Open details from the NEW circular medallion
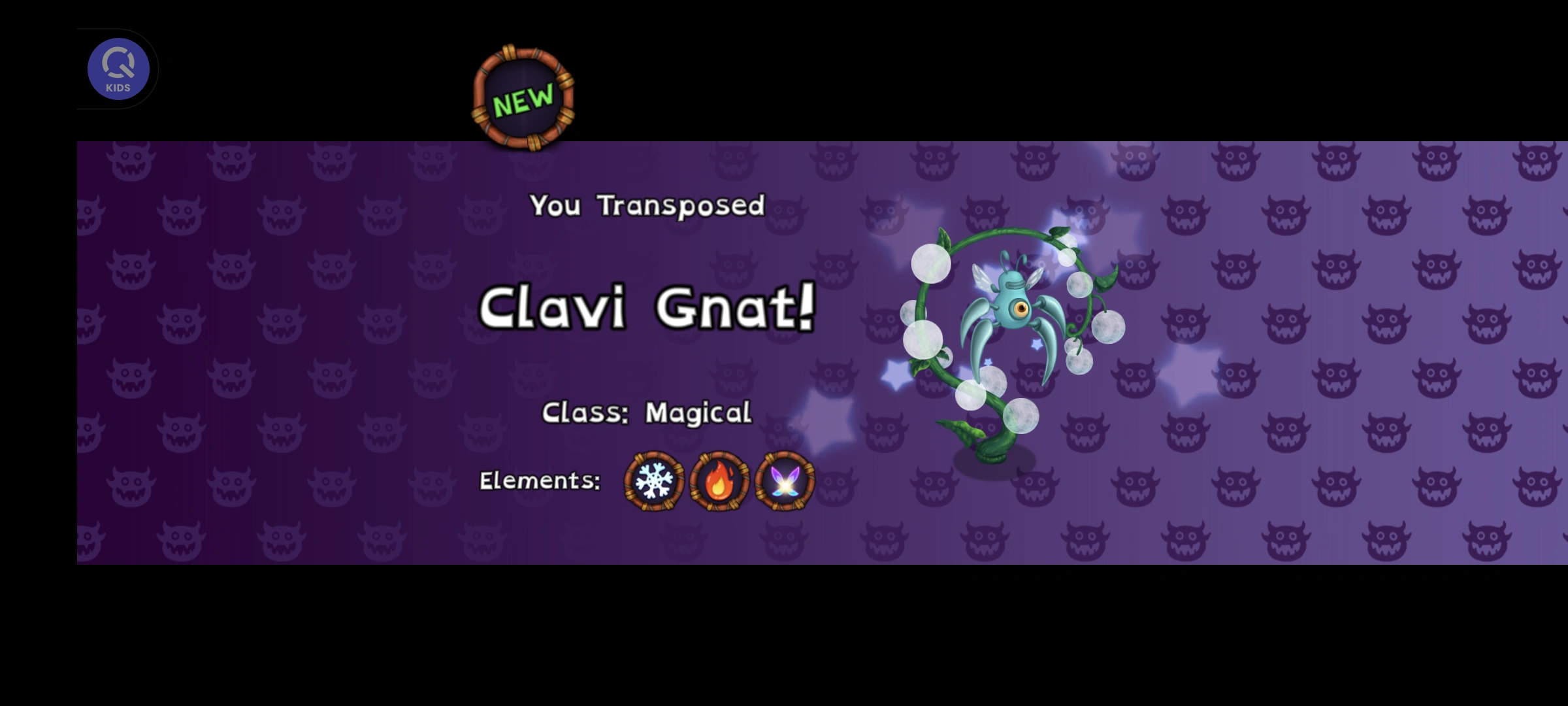The height and width of the screenshot is (706, 1568). click(x=525, y=99)
